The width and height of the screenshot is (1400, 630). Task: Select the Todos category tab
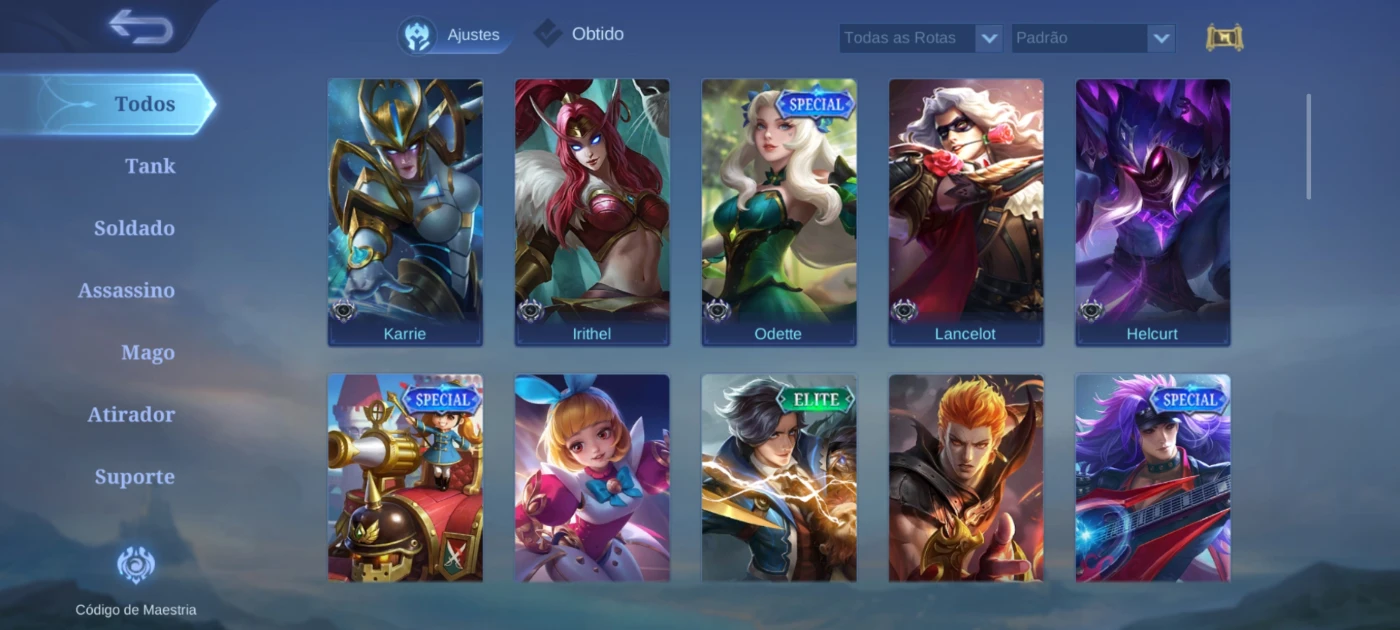pos(144,104)
